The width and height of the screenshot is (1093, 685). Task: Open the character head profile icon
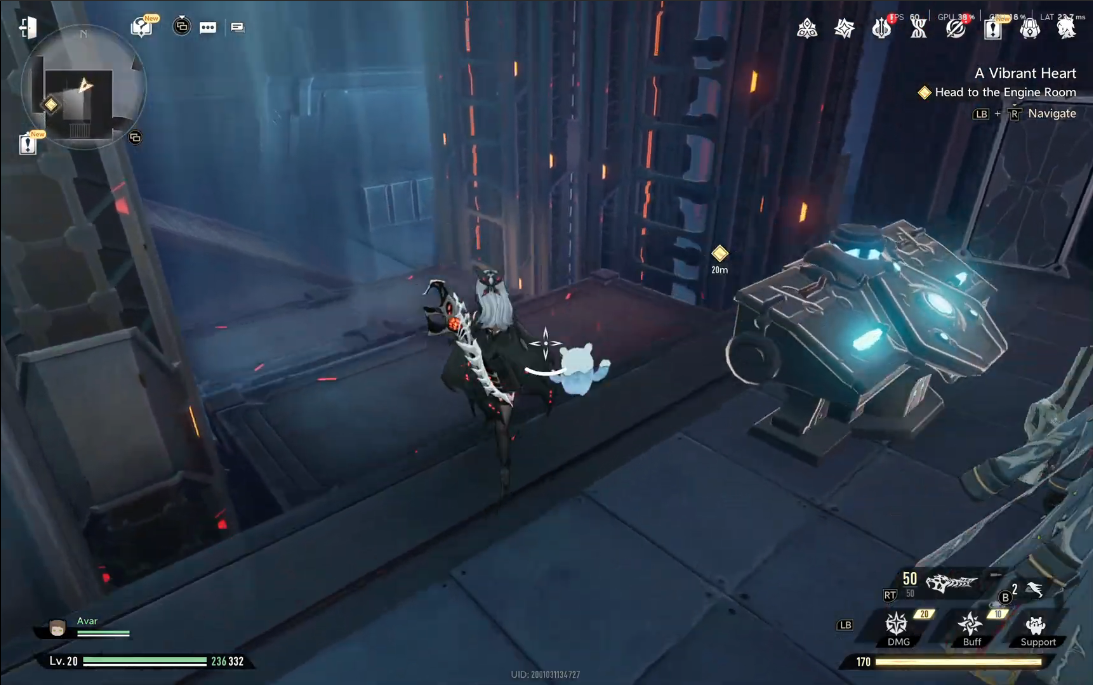click(1066, 29)
